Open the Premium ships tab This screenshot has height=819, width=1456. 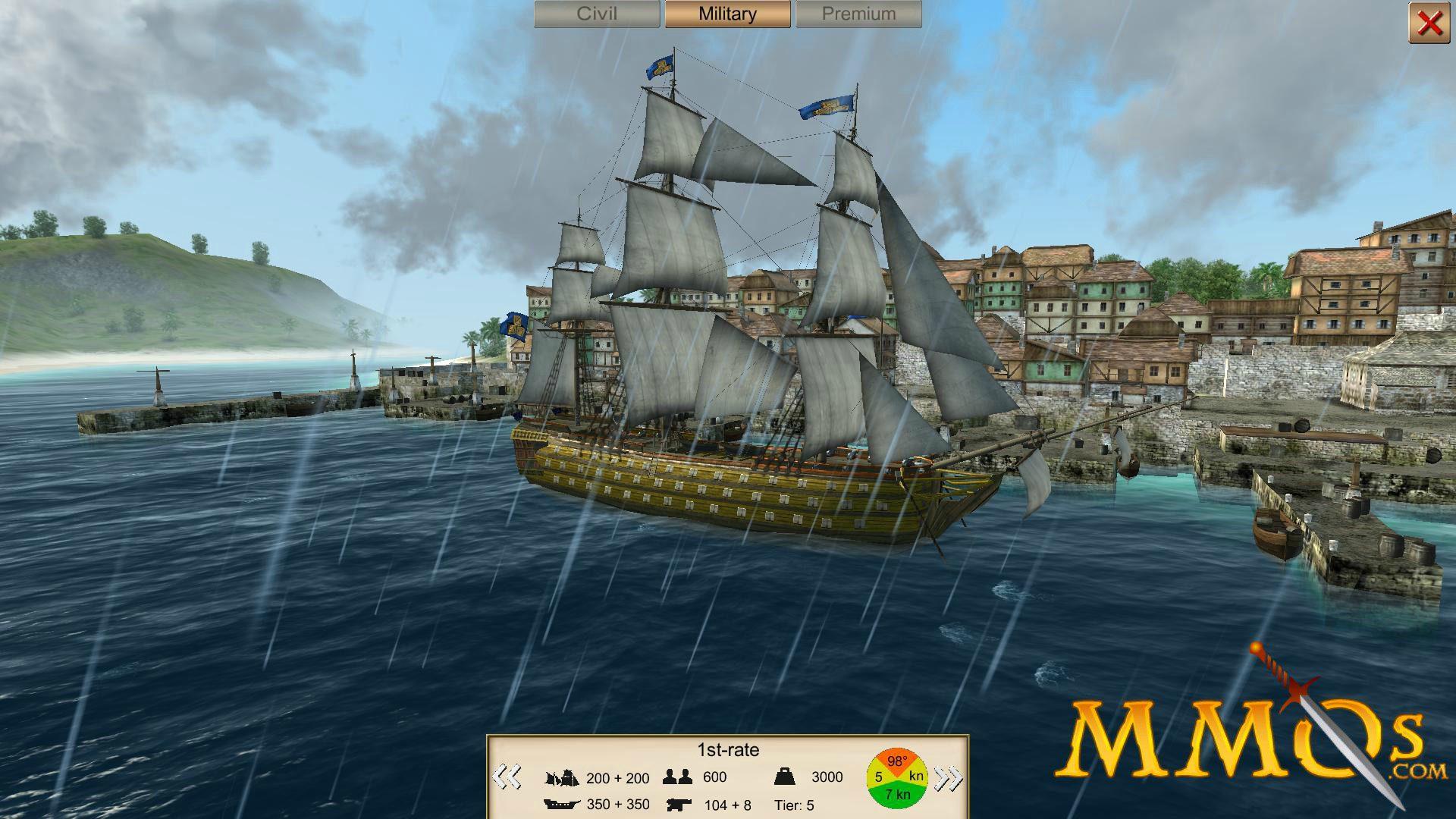coord(858,14)
